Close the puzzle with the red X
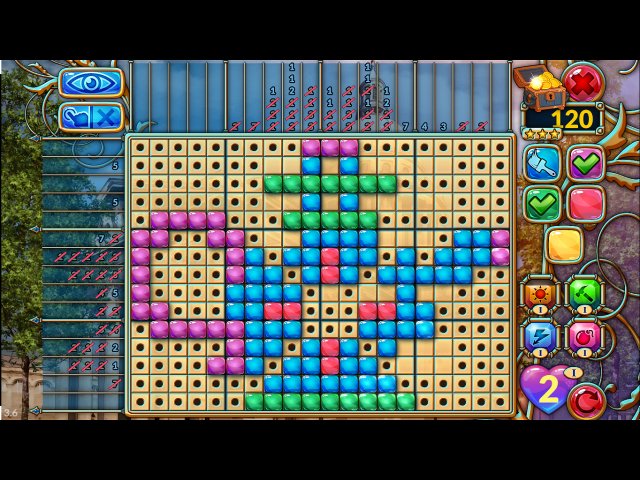 [x=581, y=80]
